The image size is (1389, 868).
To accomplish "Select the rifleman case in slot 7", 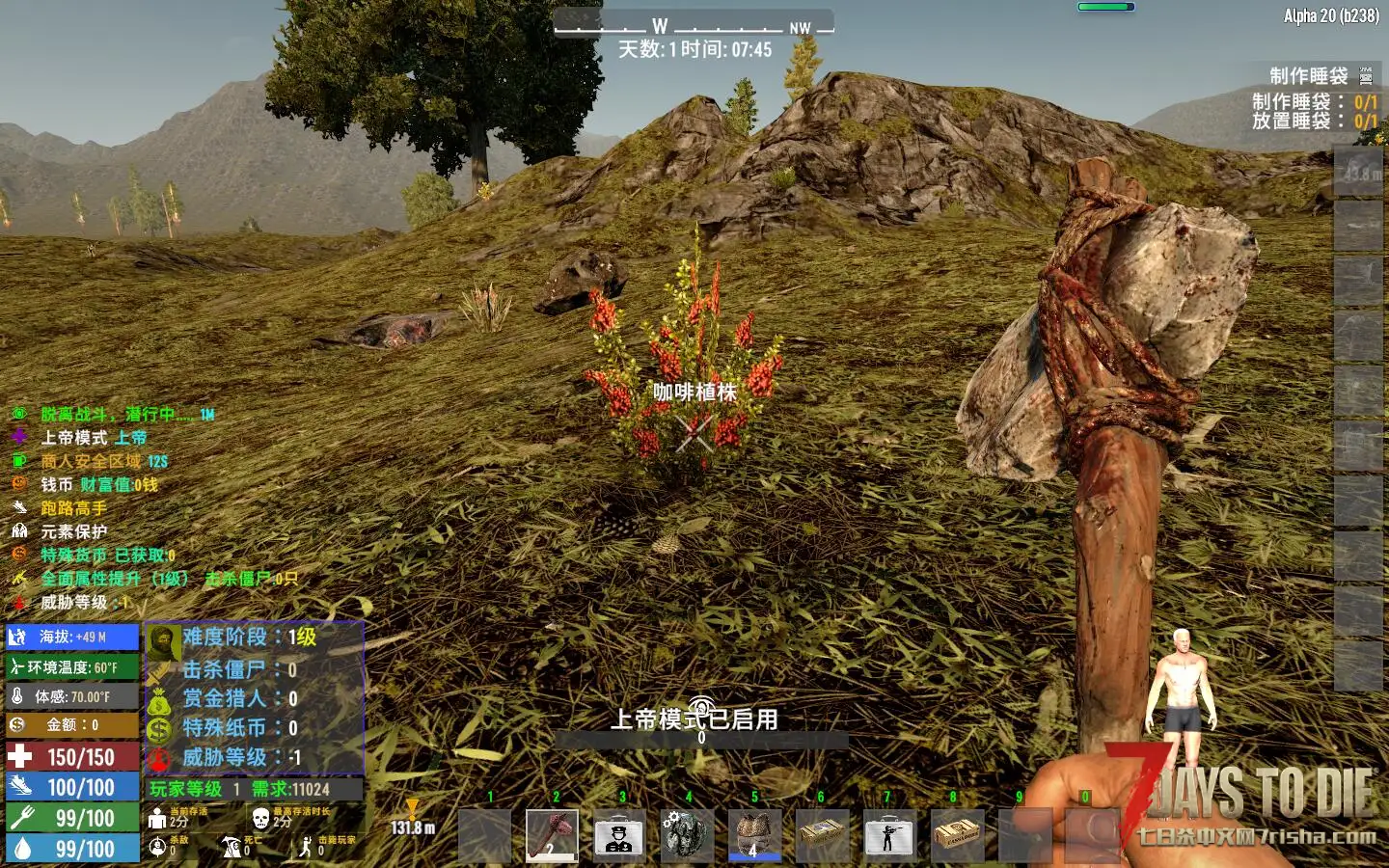I will pos(888,835).
